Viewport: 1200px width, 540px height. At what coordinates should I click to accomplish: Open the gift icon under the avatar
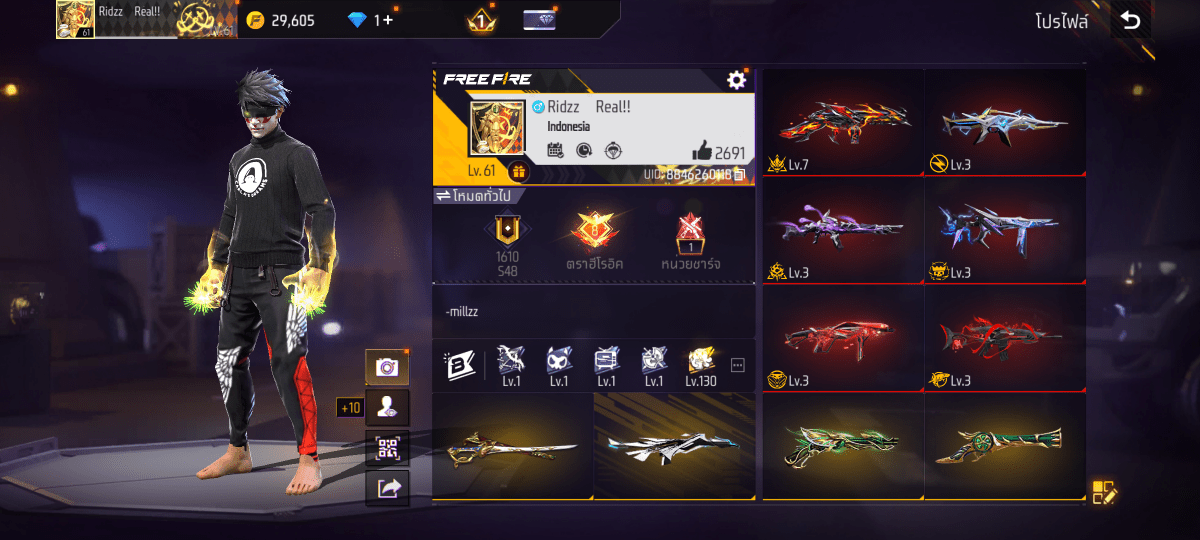tap(518, 171)
